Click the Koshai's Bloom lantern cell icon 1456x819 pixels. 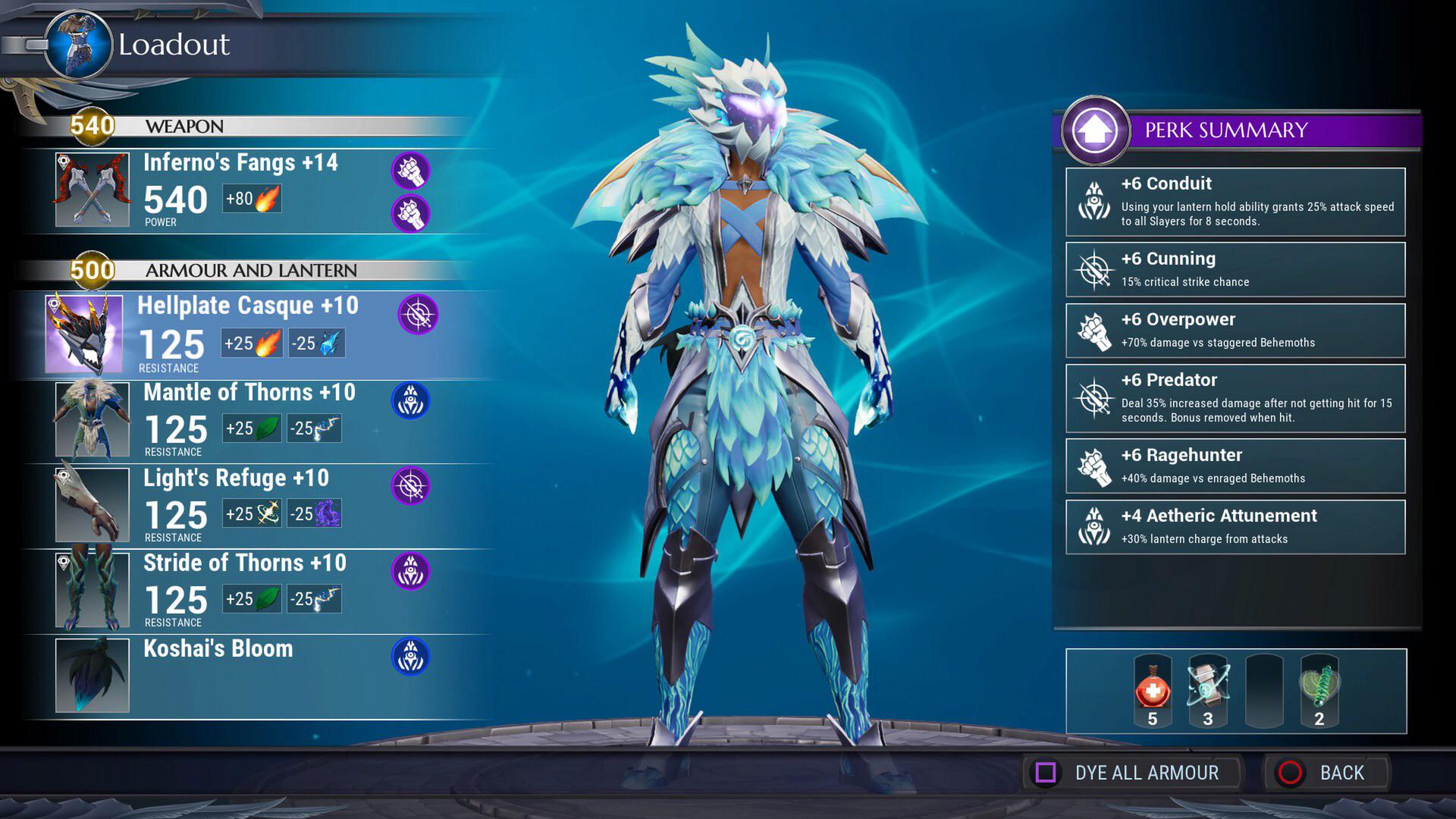point(410,657)
